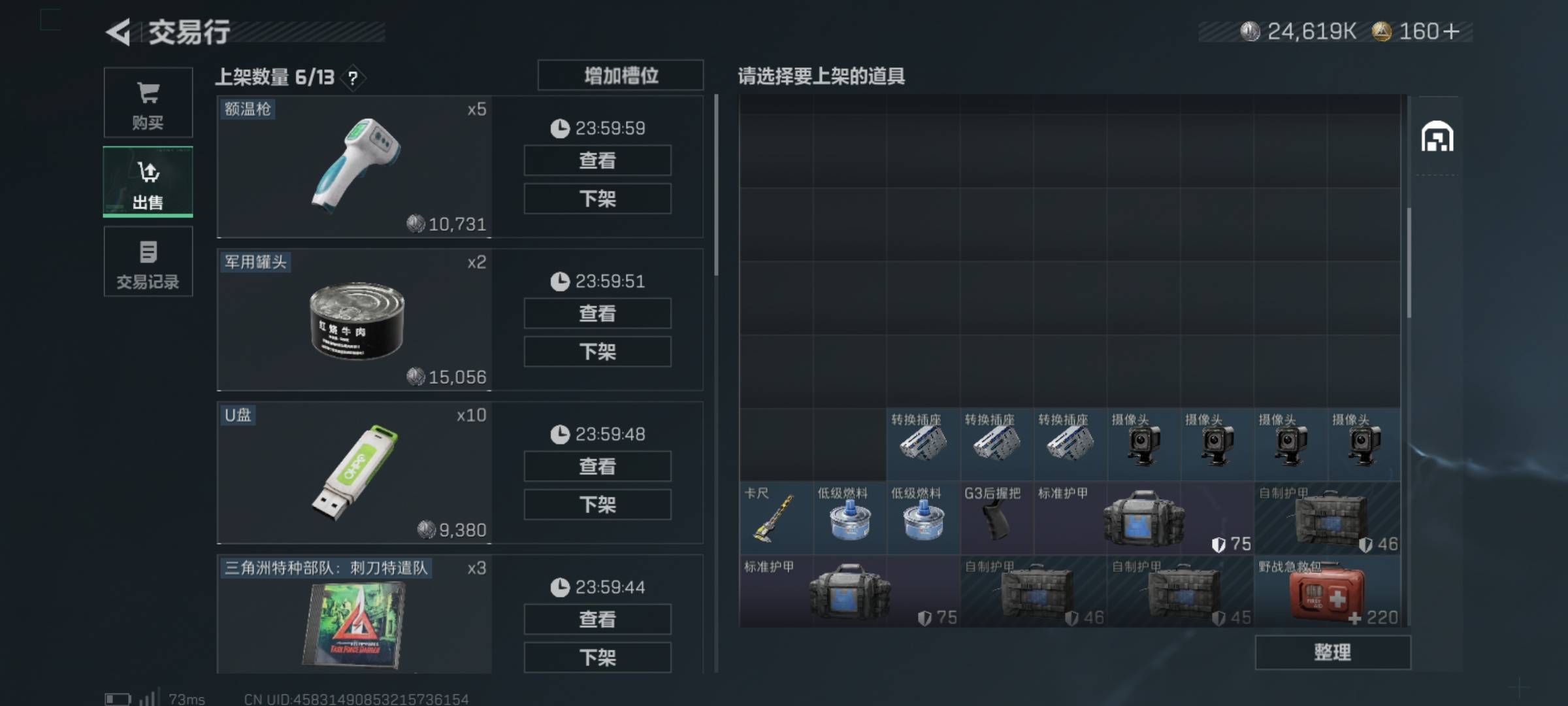This screenshot has height=706, width=1568.
Task: Click the back arrow to leave 交易行
Action: coord(120,32)
